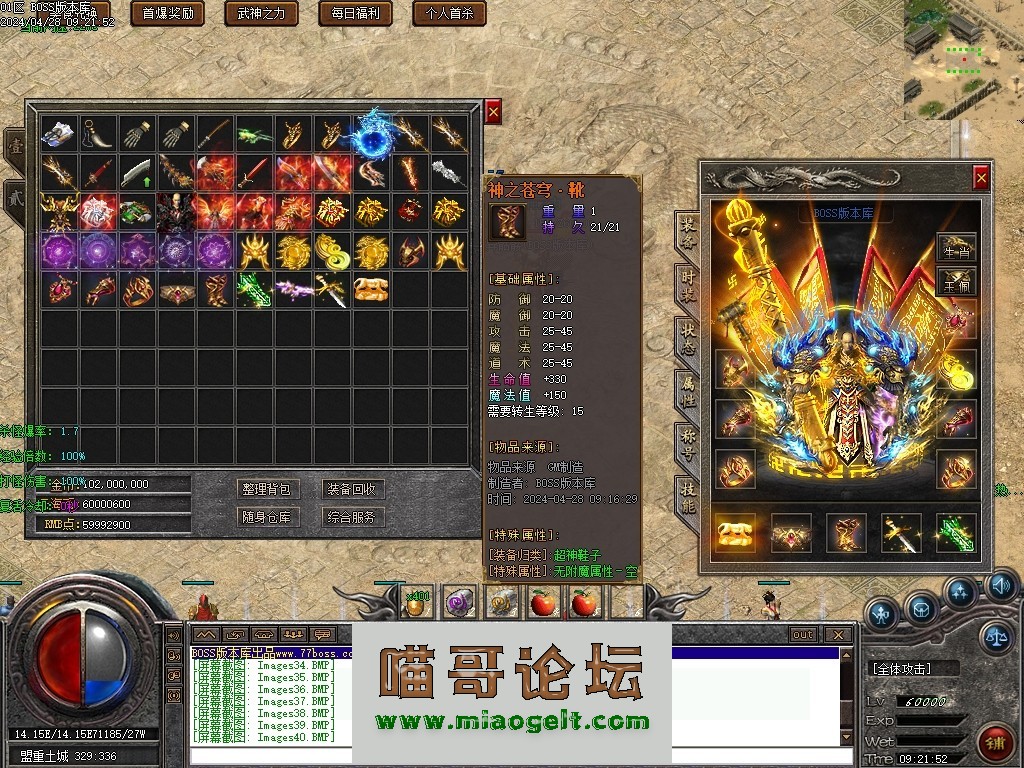Image resolution: width=1024 pixels, height=768 pixels.
Task: Click the minimap in the corner
Action: click(x=963, y=50)
